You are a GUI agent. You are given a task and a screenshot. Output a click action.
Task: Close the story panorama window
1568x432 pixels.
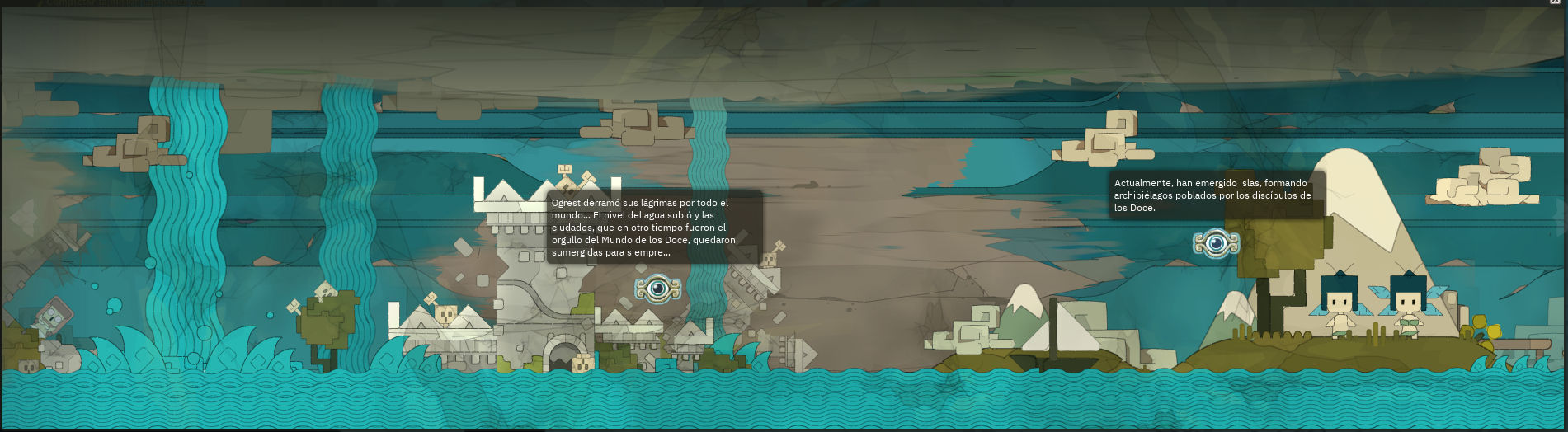click(1555, 2)
